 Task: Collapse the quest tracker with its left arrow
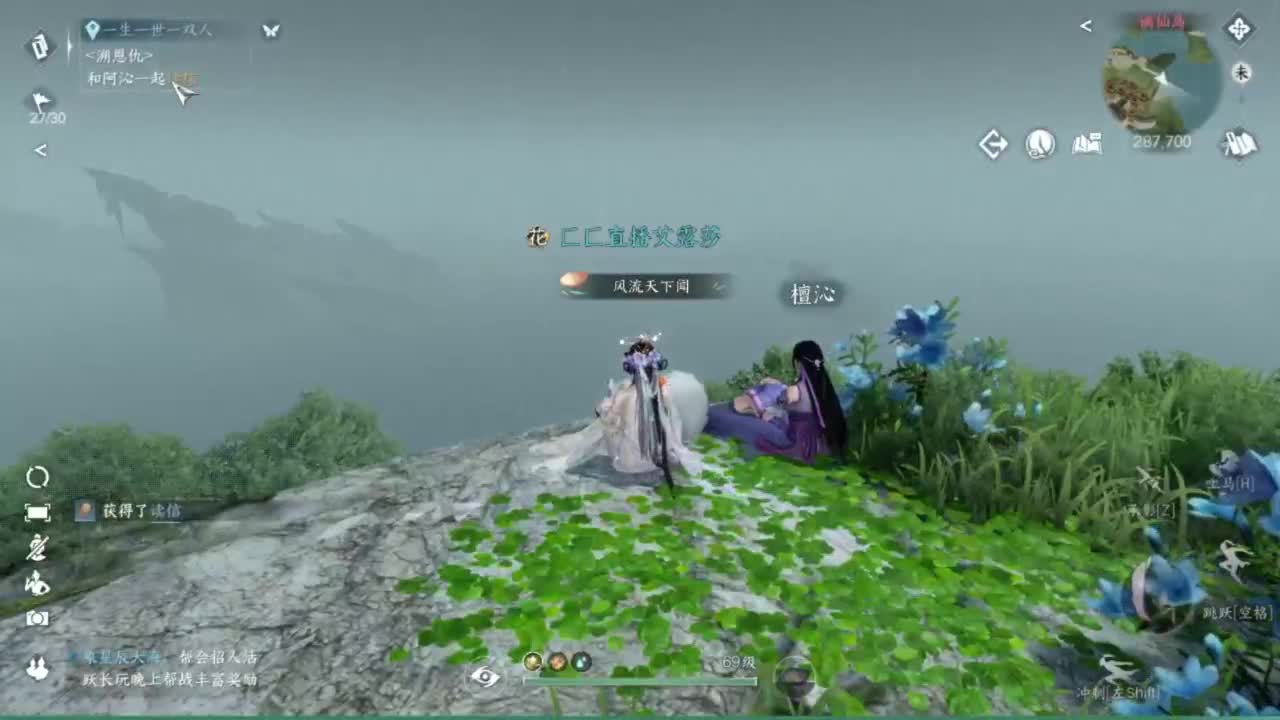(x=40, y=150)
